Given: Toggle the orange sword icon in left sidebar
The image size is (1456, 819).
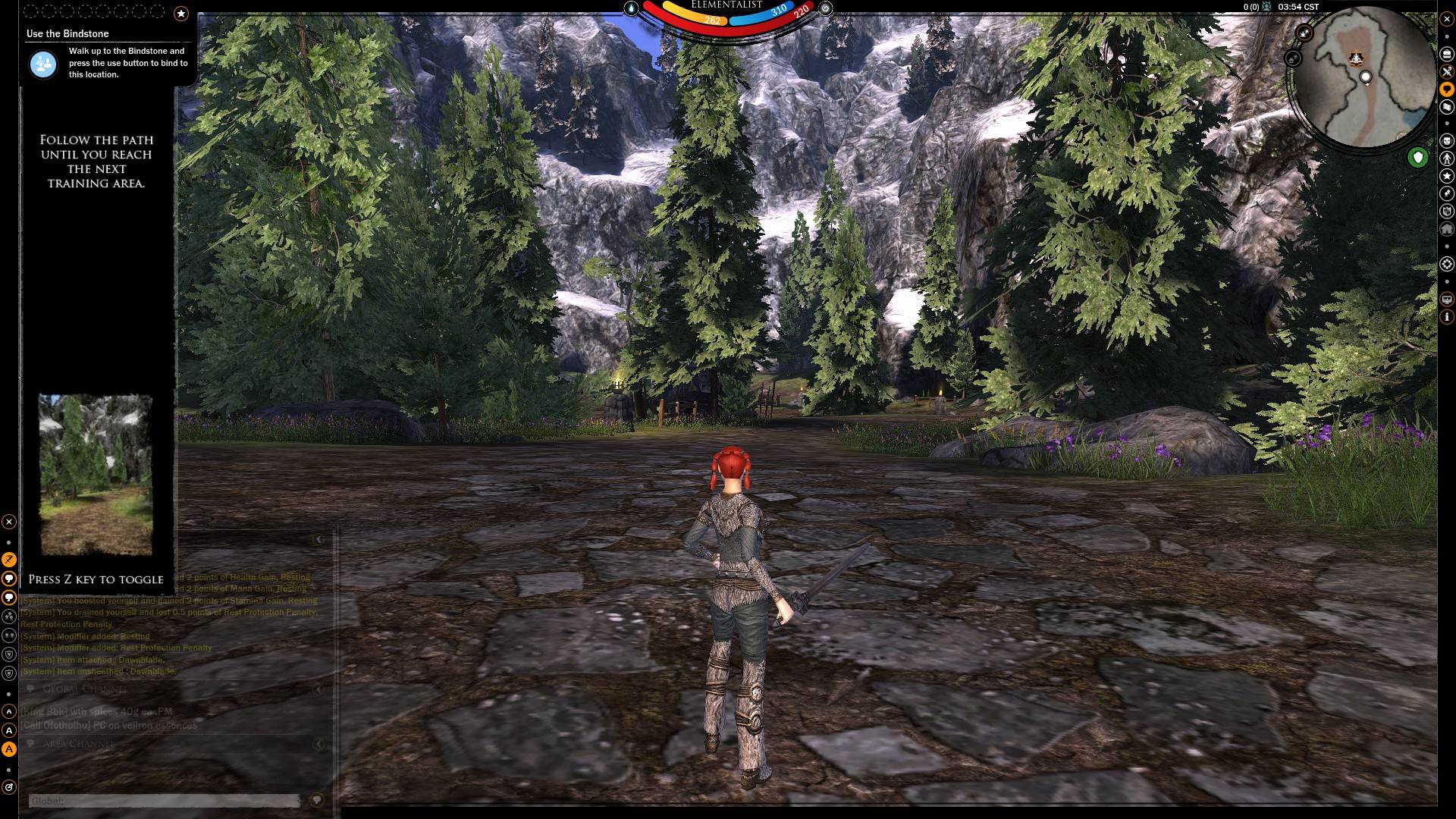Looking at the screenshot, I should [x=9, y=560].
